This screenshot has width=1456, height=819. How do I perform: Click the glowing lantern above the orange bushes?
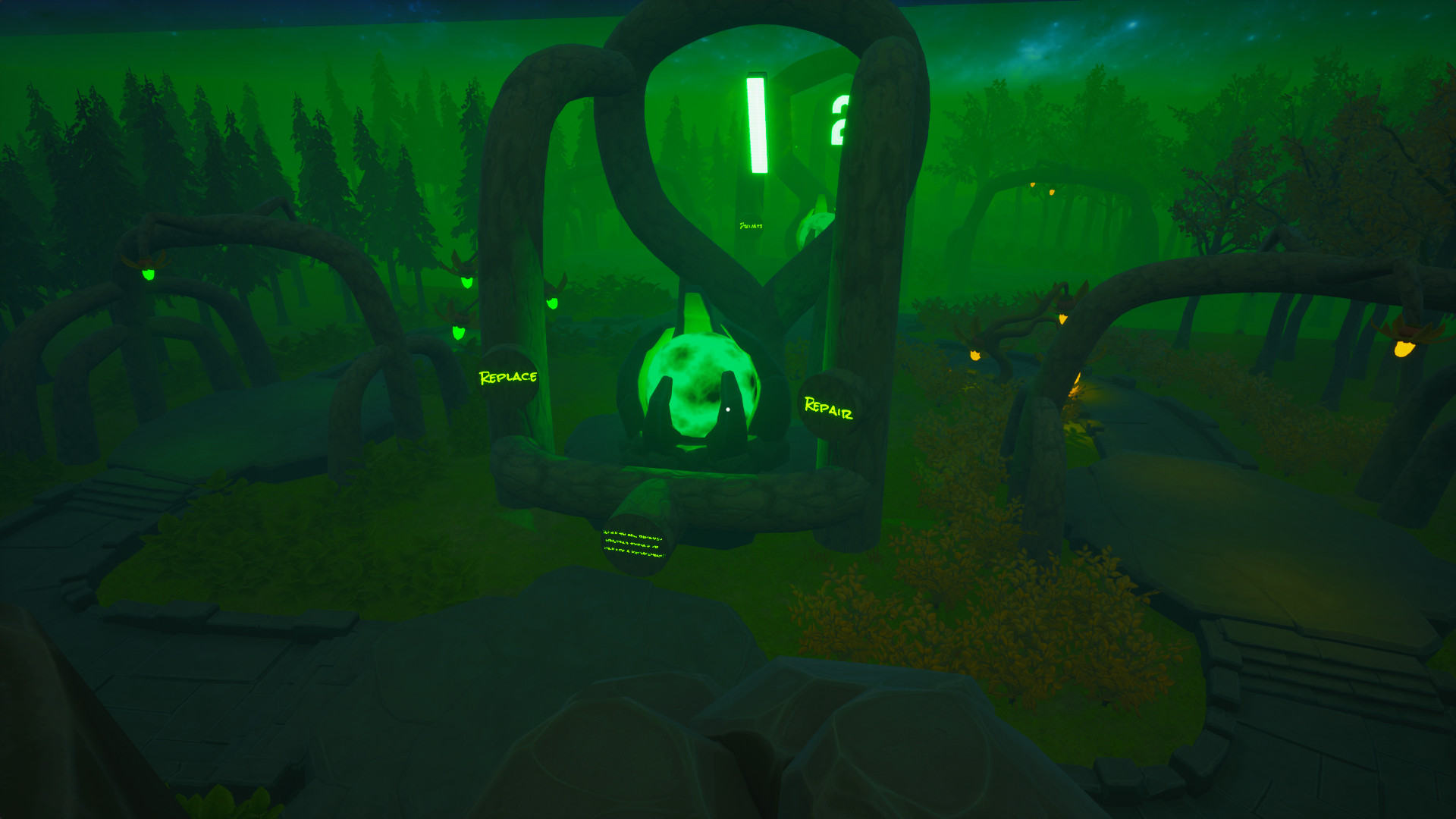point(975,356)
